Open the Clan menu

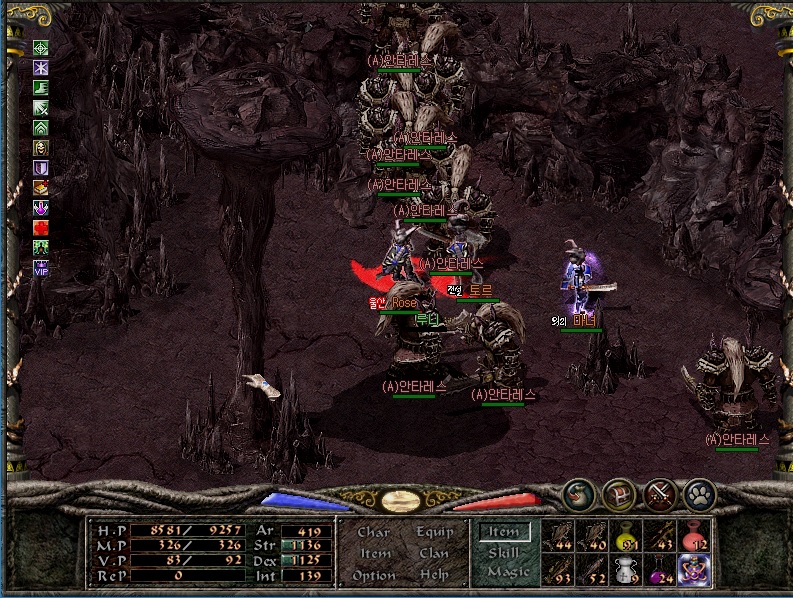point(435,554)
